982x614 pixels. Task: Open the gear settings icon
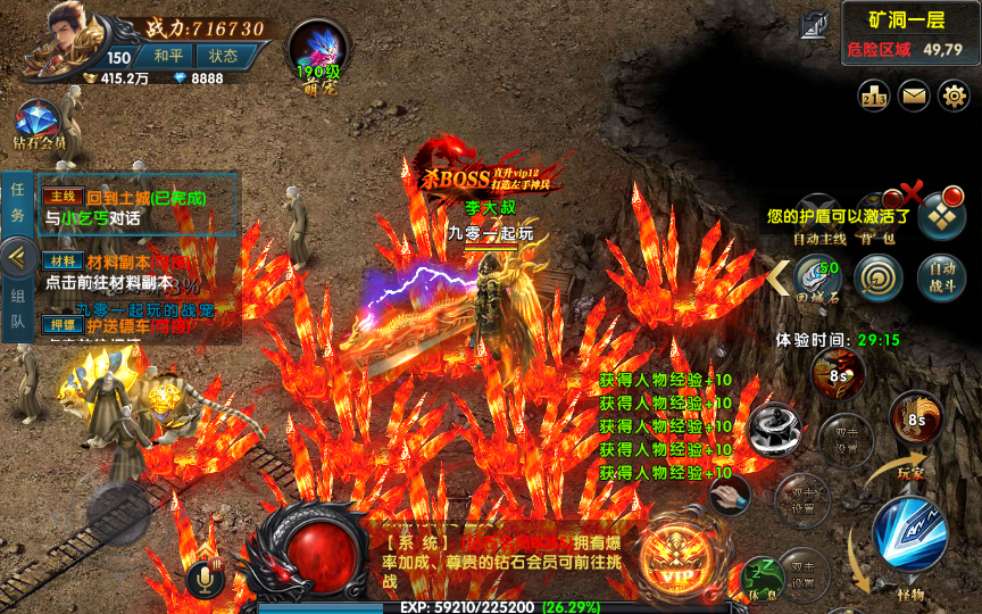(x=955, y=96)
